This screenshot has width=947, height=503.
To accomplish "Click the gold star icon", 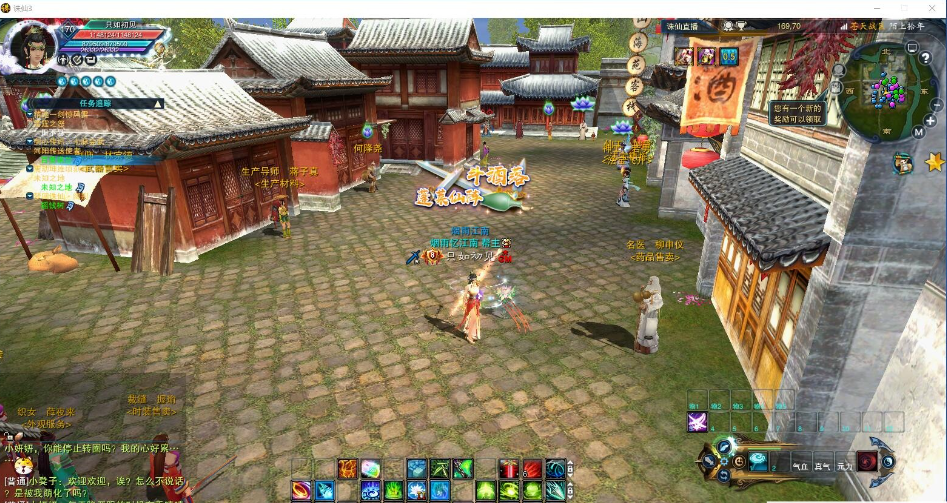I will pos(934,161).
